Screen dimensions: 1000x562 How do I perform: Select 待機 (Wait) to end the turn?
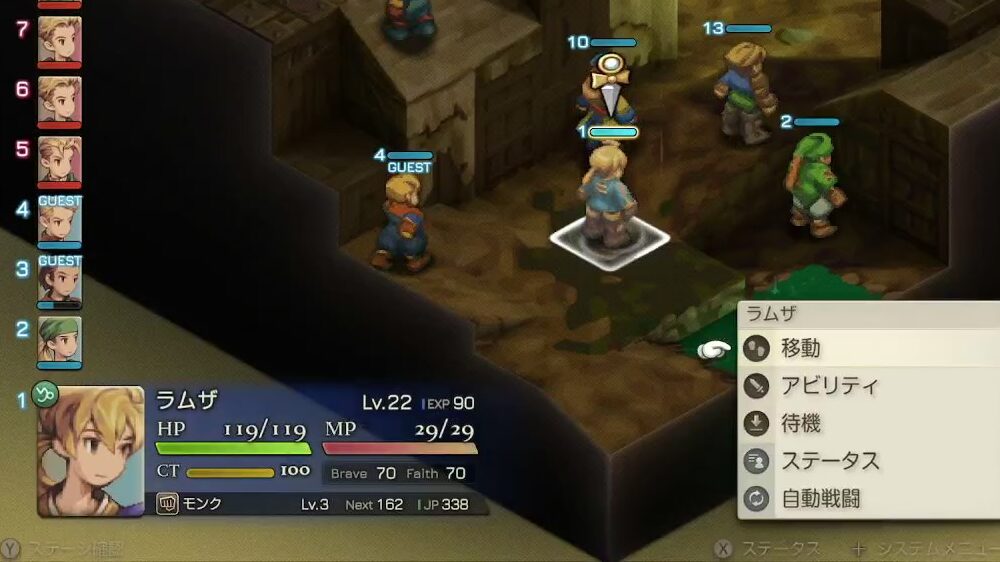pos(800,424)
